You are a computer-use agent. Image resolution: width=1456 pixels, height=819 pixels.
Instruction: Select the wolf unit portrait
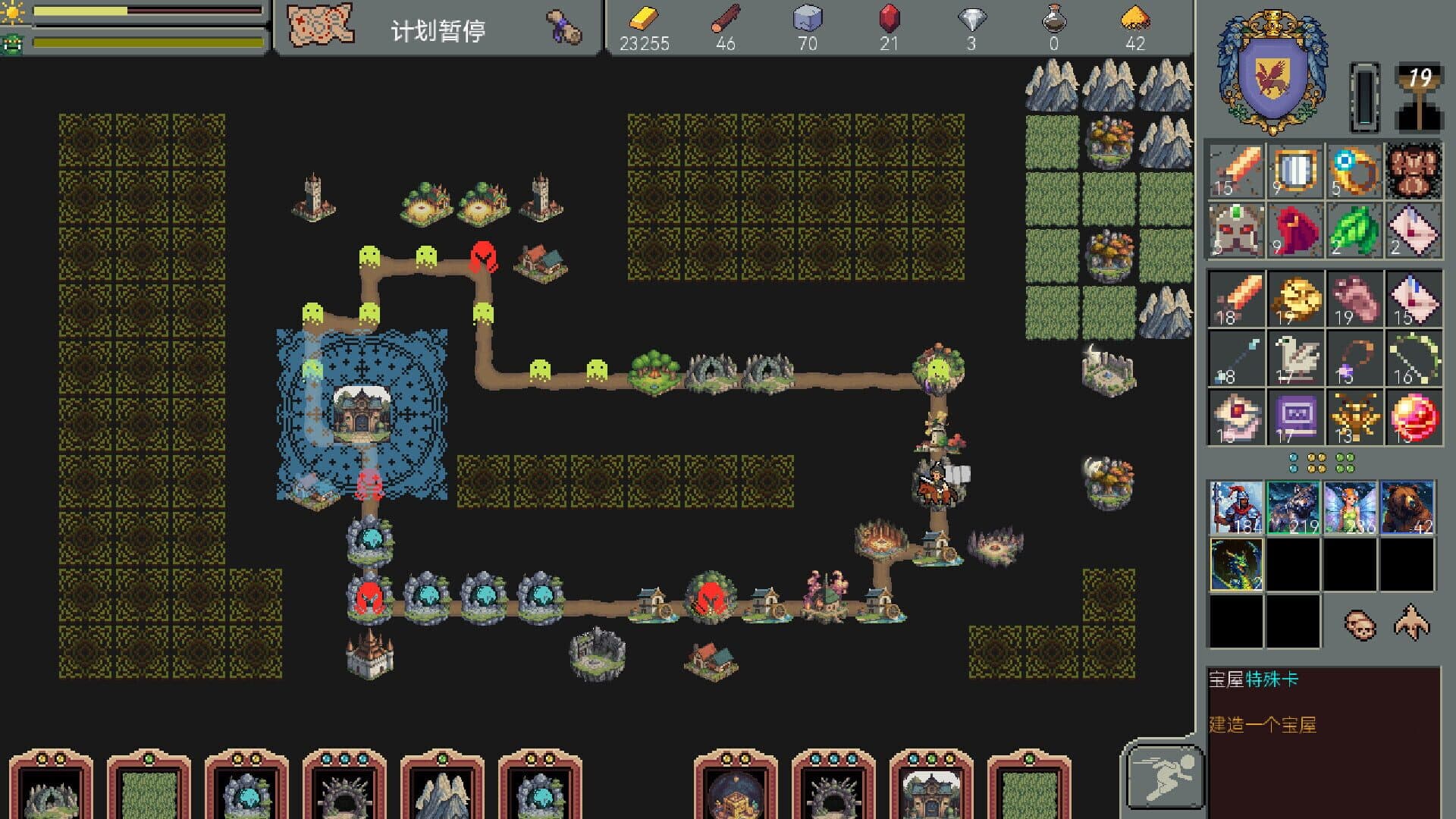pos(1294,507)
